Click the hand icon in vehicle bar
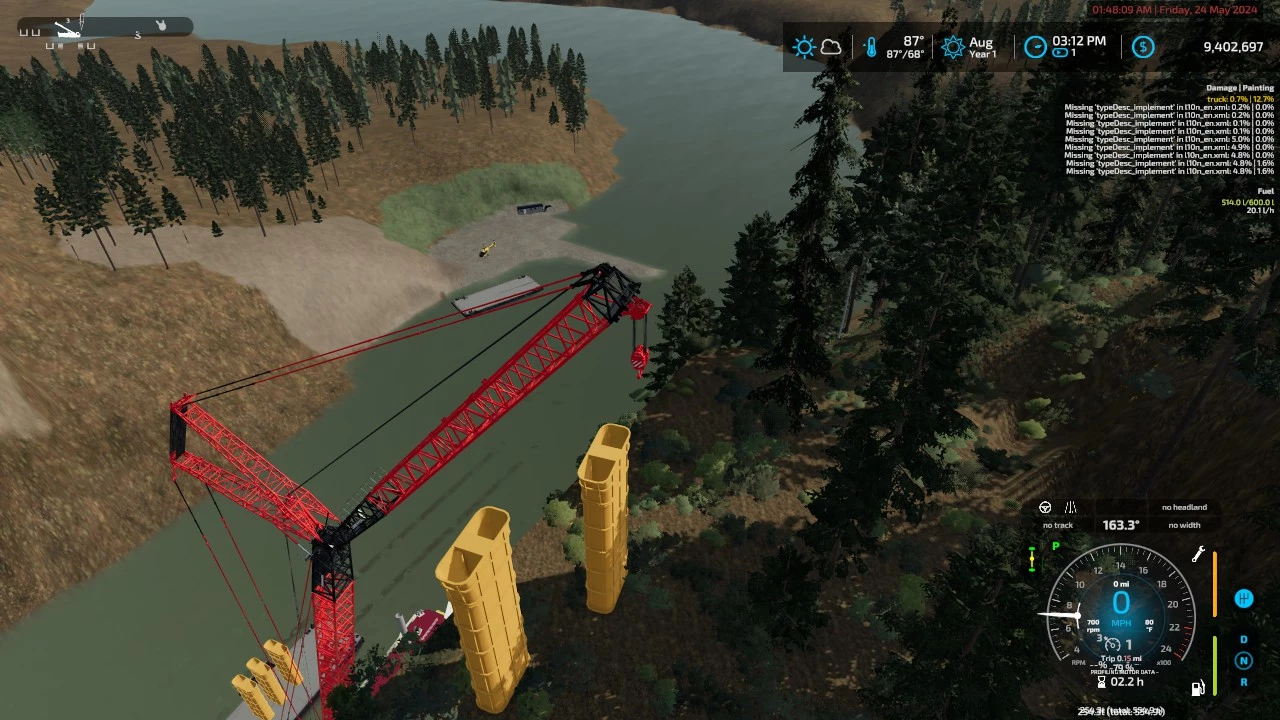Image resolution: width=1280 pixels, height=720 pixels. tap(161, 25)
